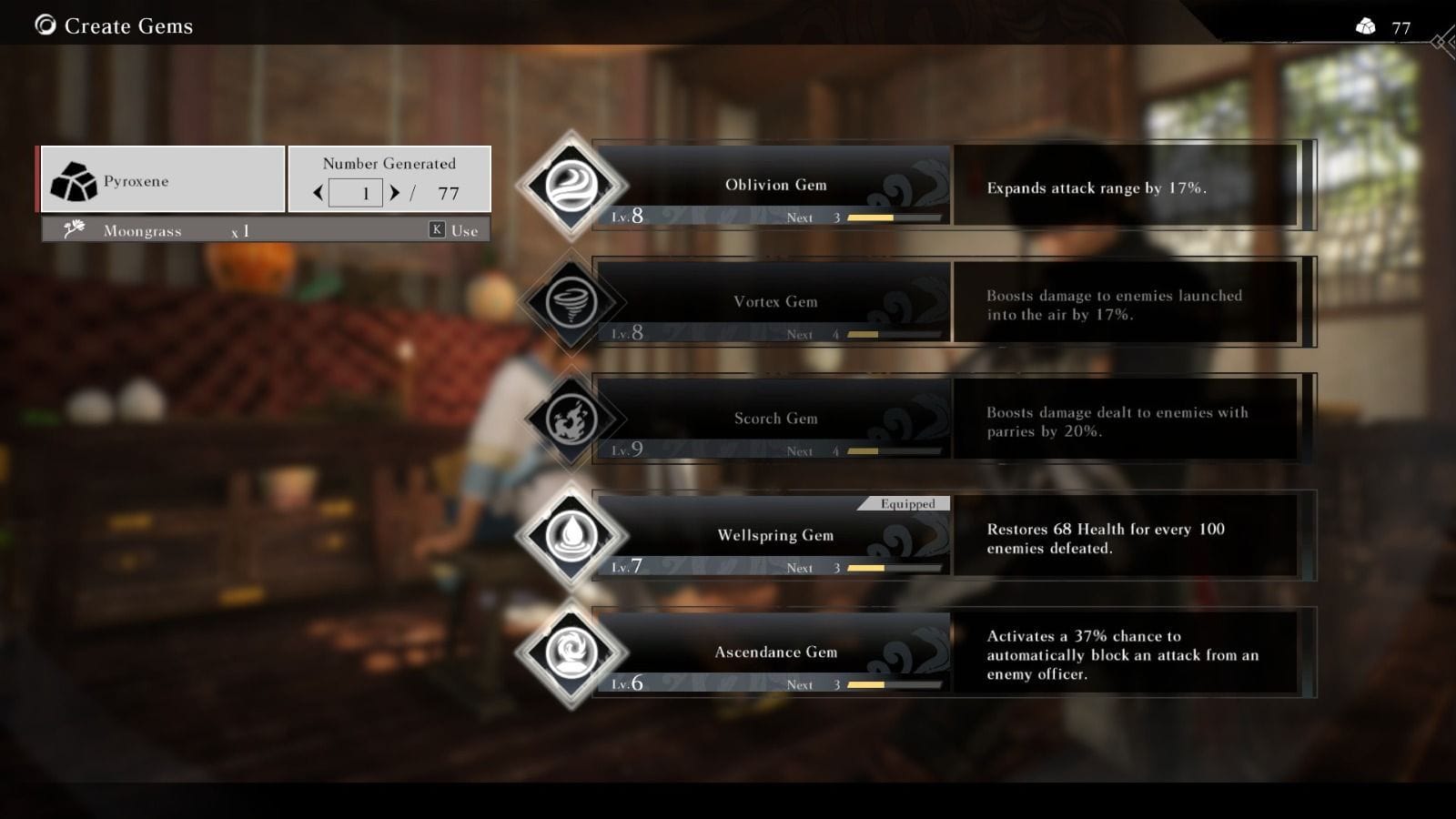Screen dimensions: 1456x819
Task: Select the Ascendance Gem wind icon
Action: click(x=571, y=652)
